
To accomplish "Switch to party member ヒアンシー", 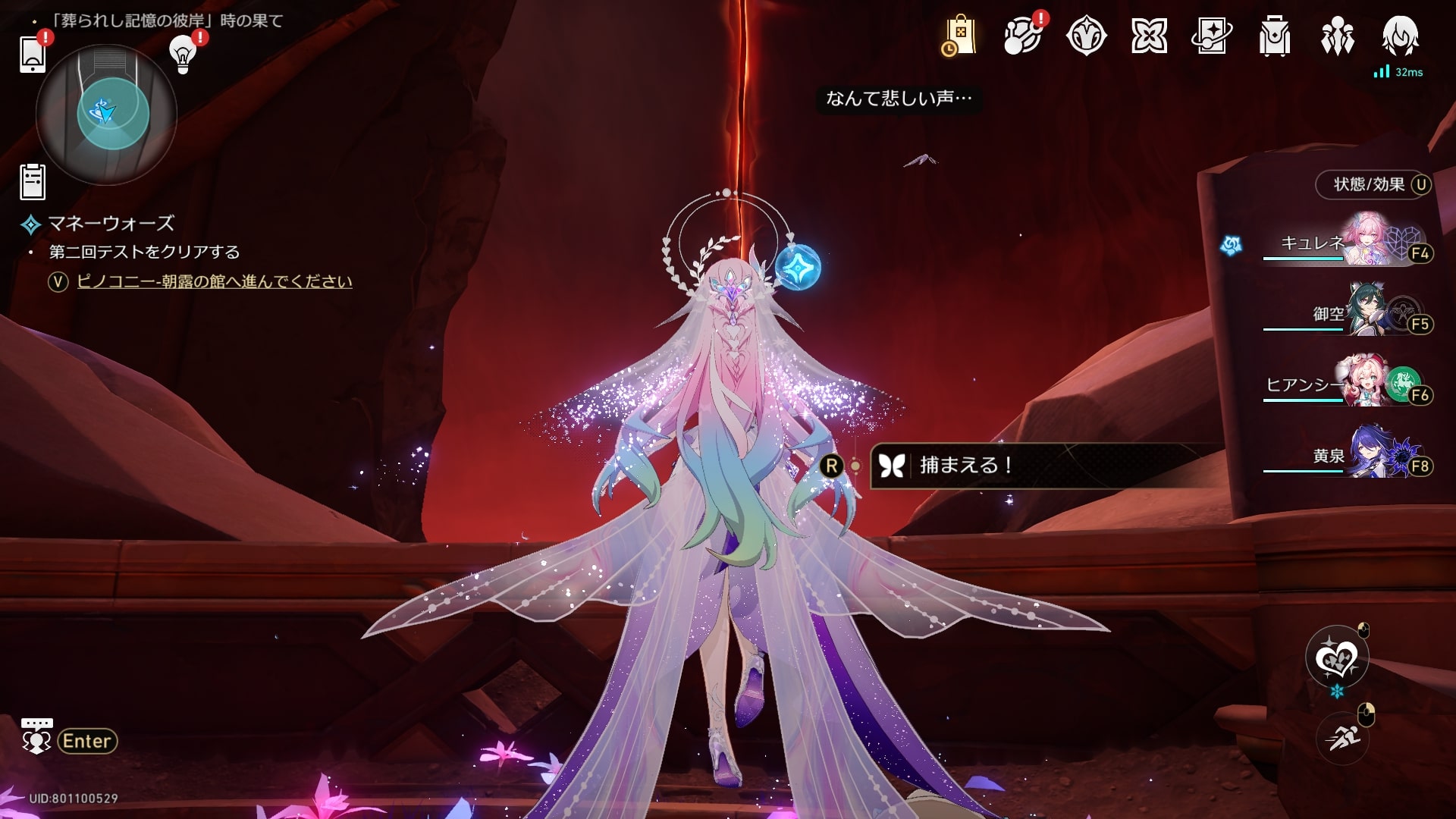I will (1347, 383).
